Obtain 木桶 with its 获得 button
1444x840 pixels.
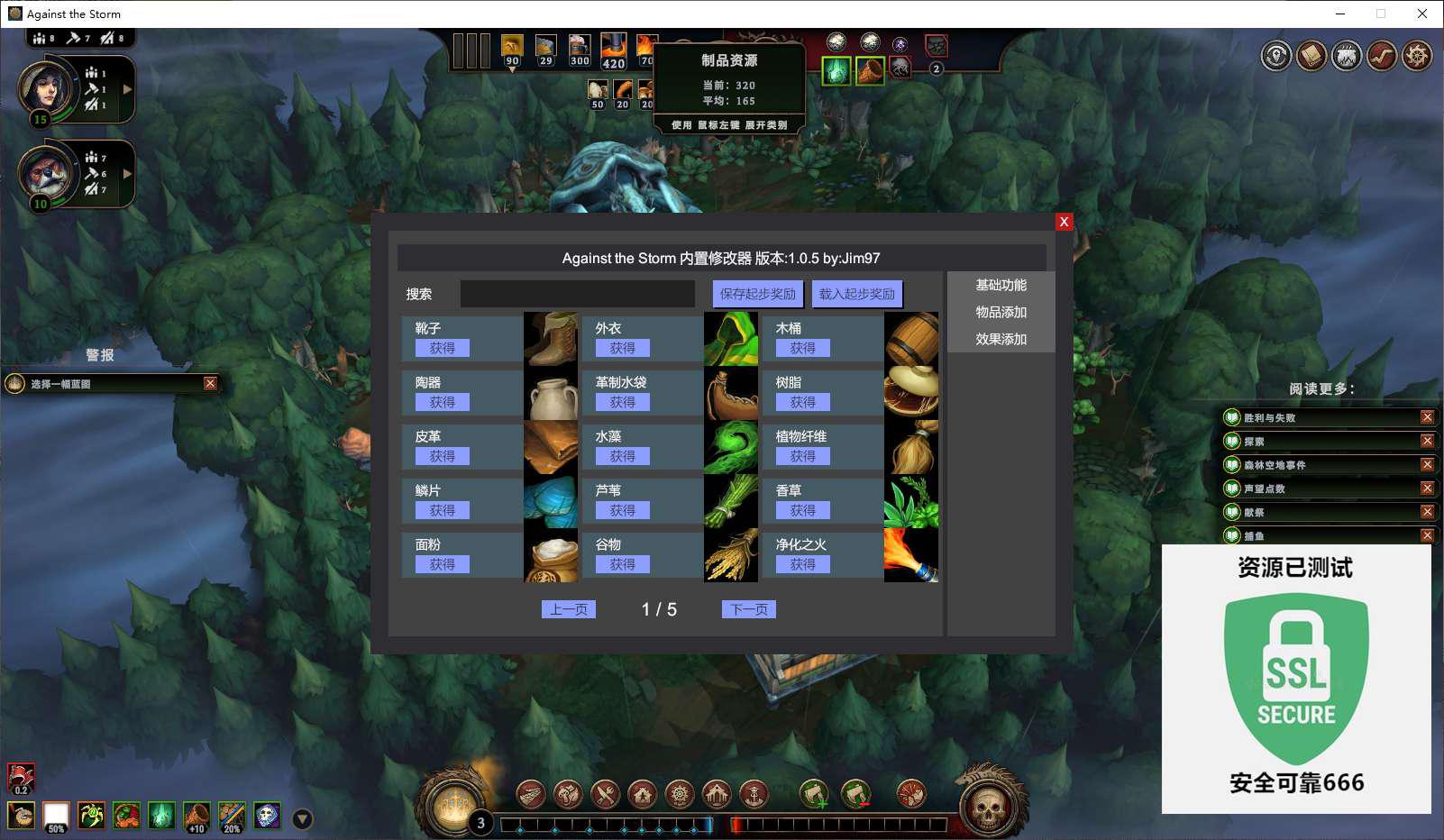[x=802, y=348]
